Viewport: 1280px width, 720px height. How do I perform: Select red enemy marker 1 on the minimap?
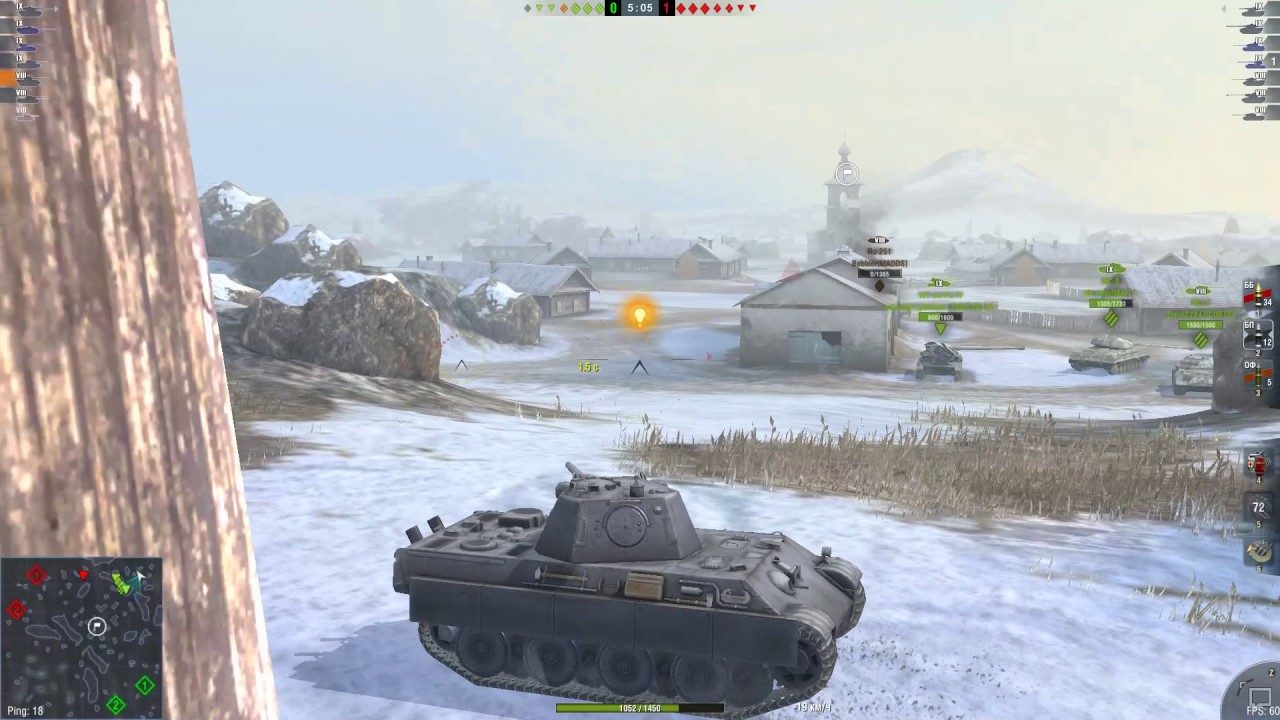tap(36, 575)
